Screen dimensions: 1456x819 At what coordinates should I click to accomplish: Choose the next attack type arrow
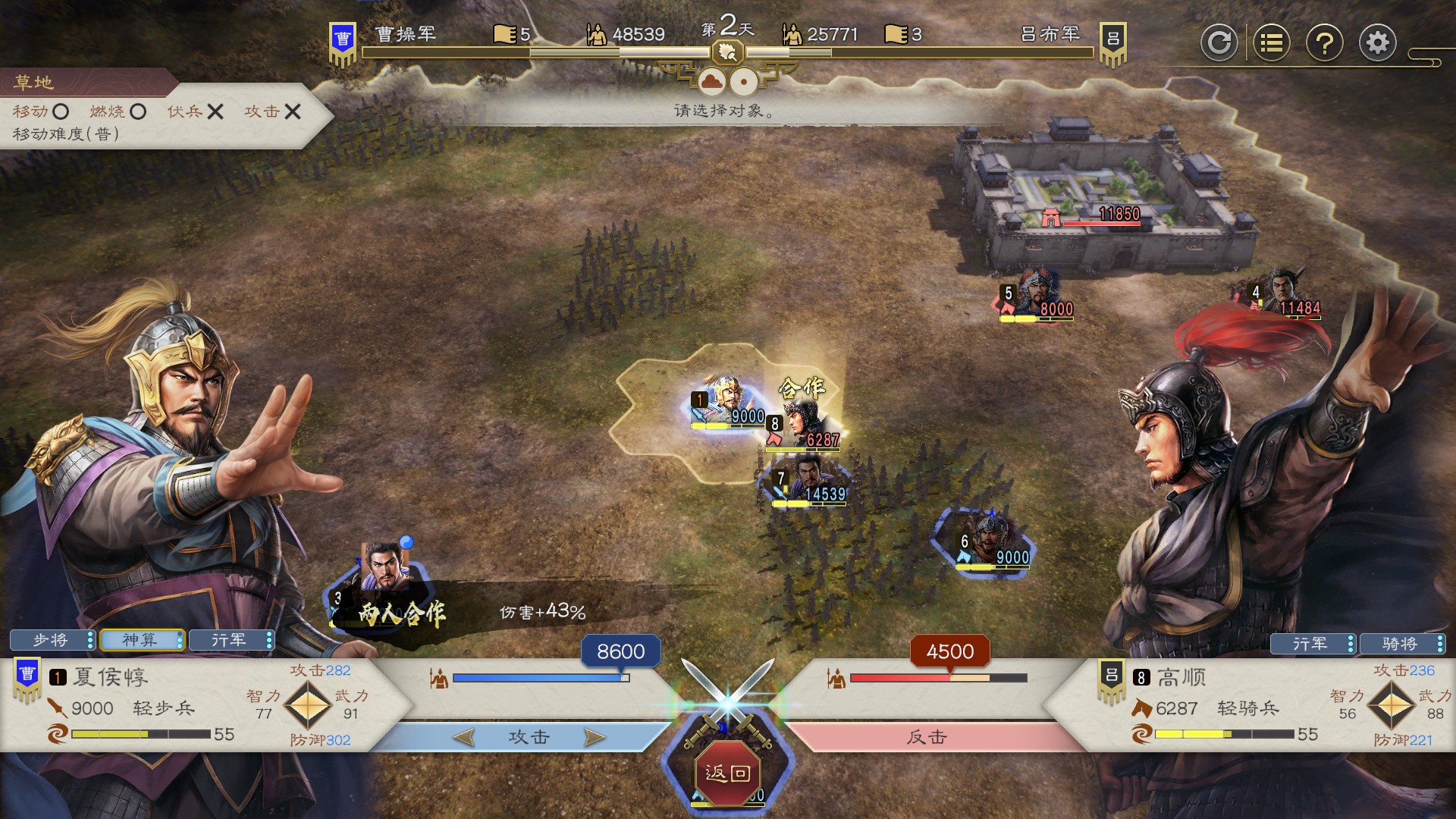[595, 737]
